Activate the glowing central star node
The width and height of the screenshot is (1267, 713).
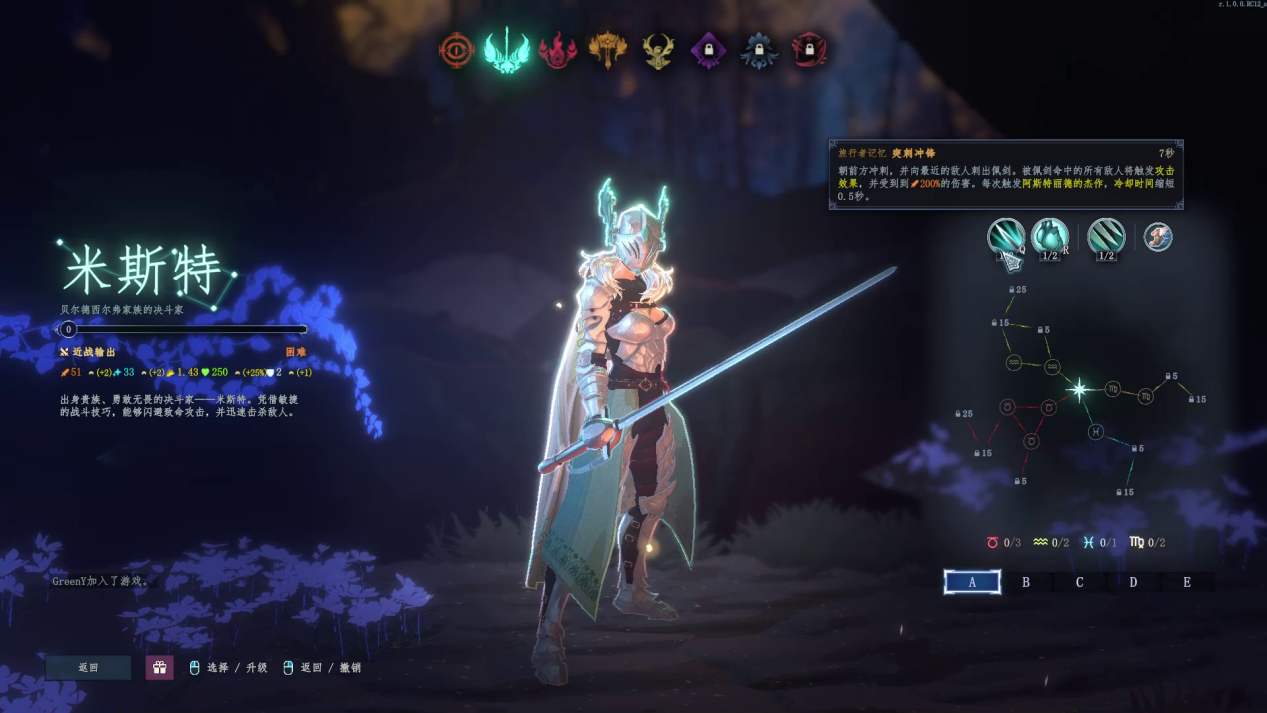tap(1079, 390)
